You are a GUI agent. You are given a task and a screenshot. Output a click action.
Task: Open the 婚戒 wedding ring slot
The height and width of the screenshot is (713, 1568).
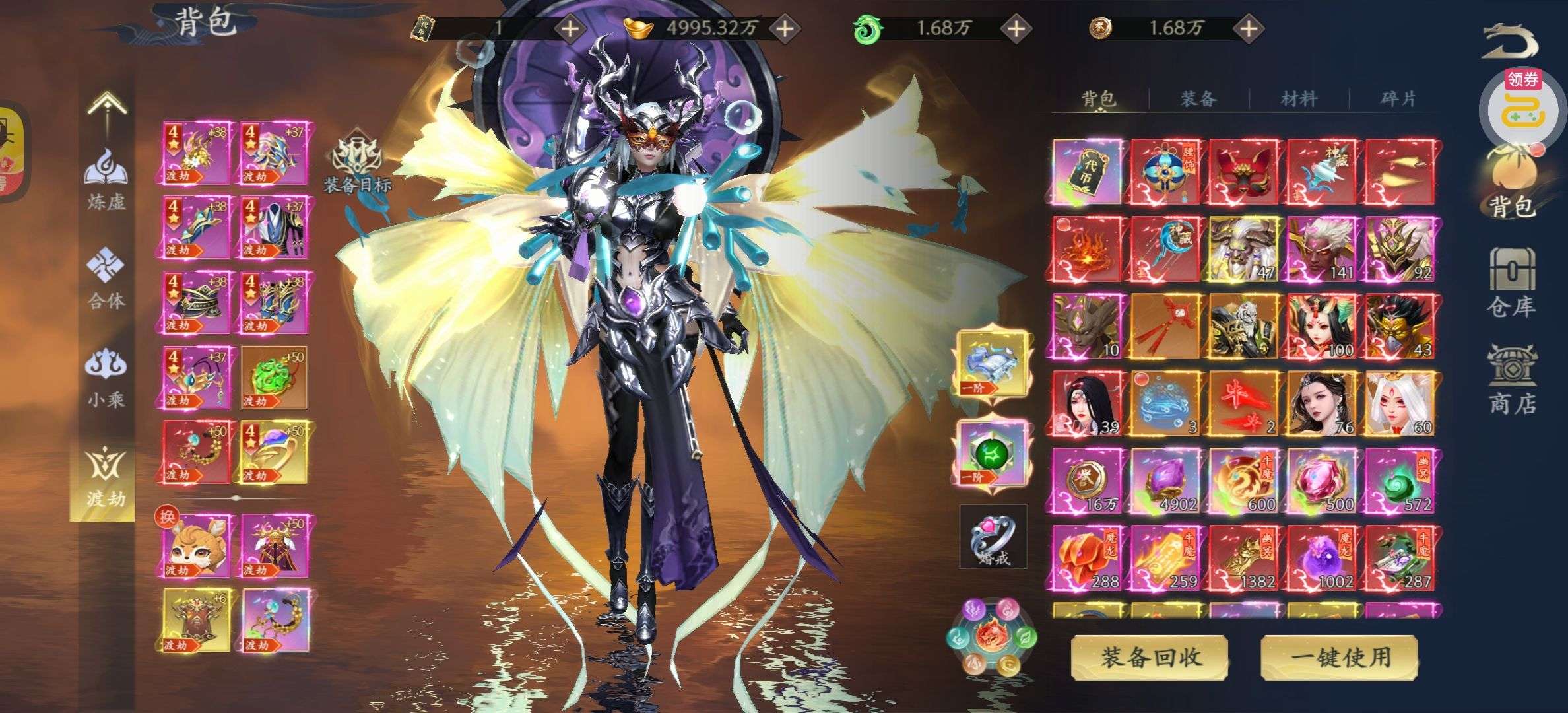pos(993,536)
